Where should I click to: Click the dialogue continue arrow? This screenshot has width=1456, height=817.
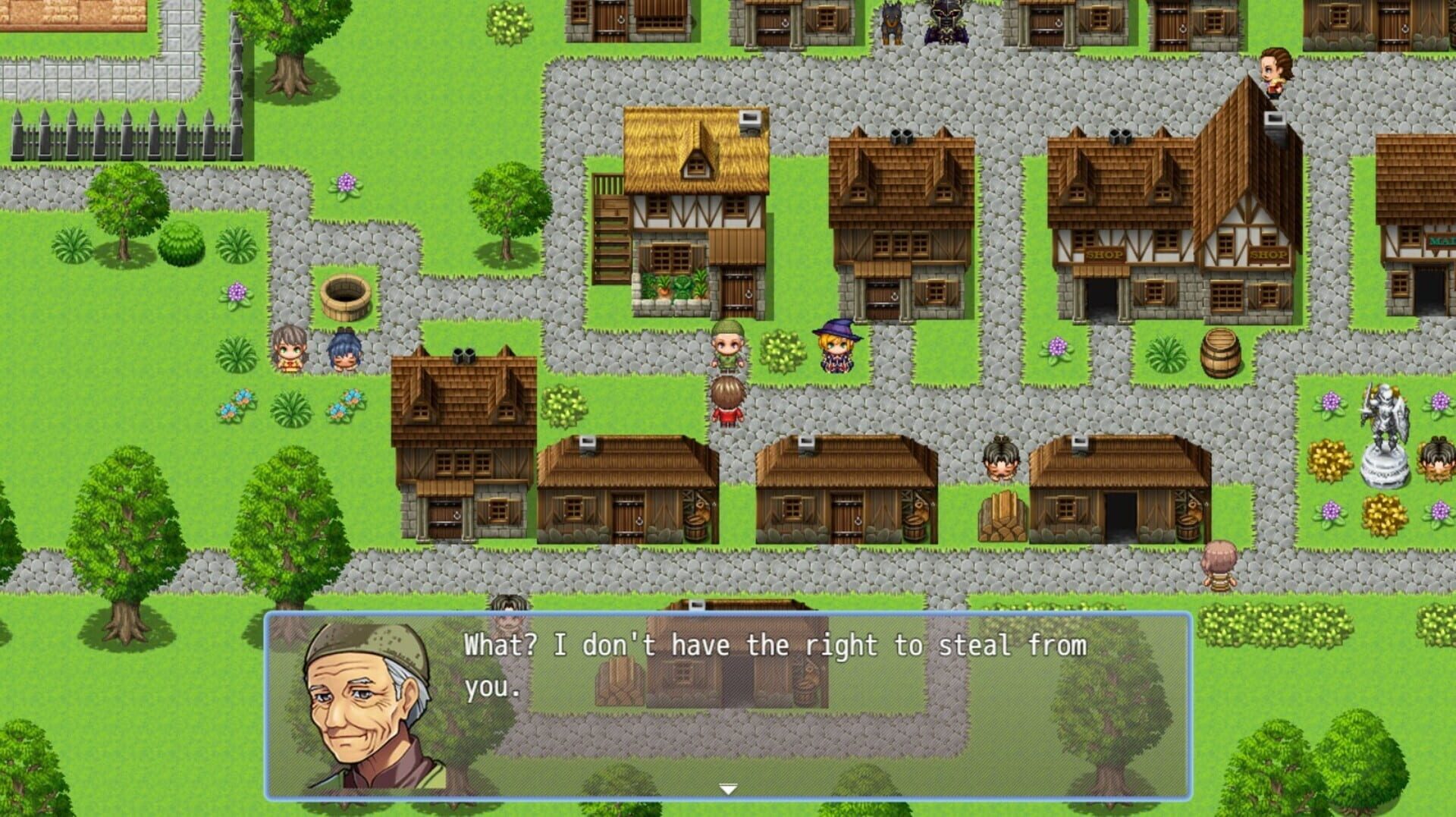pyautogui.click(x=727, y=789)
